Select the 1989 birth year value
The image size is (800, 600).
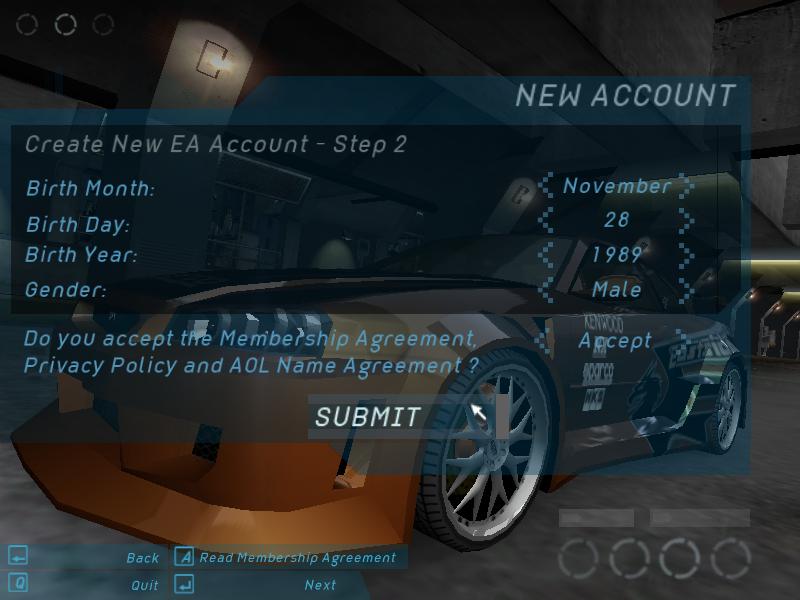pos(616,254)
